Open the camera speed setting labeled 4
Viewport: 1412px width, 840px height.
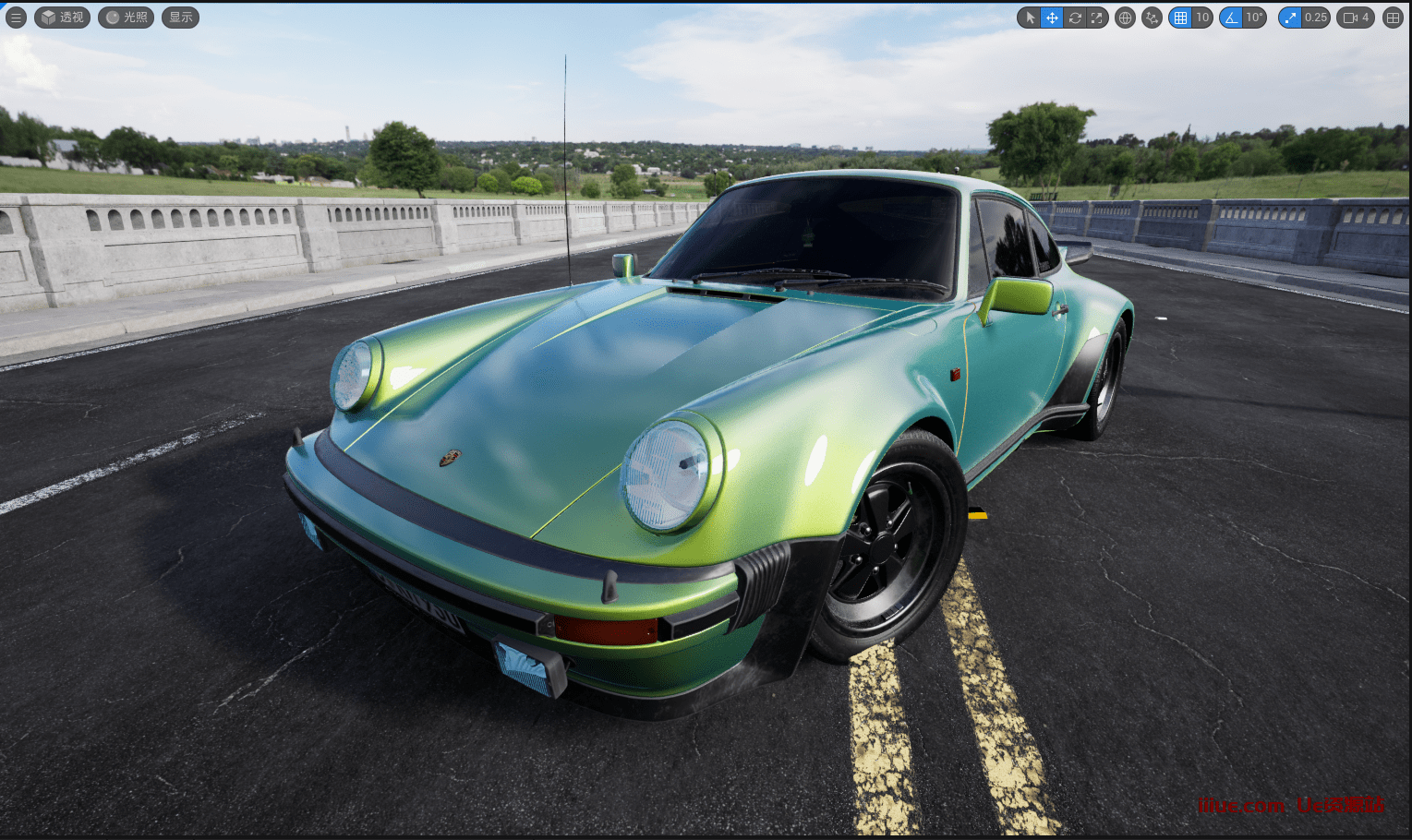click(1356, 18)
